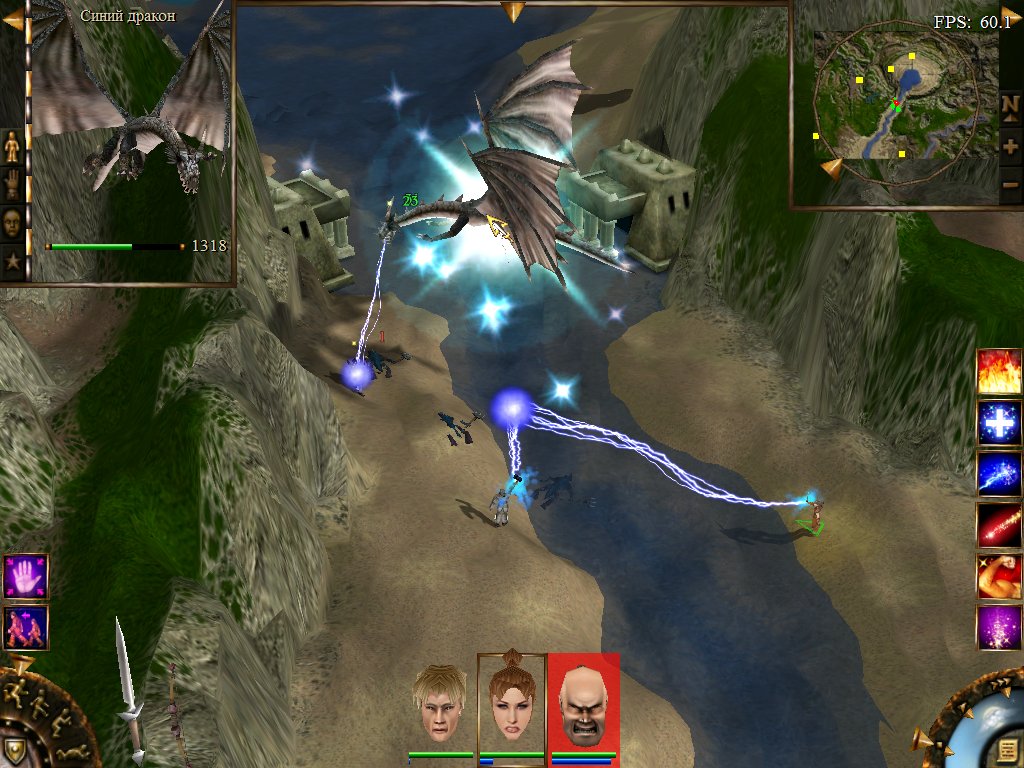
Task: Zoom out the minimap with minus button
Action: pos(1010,184)
